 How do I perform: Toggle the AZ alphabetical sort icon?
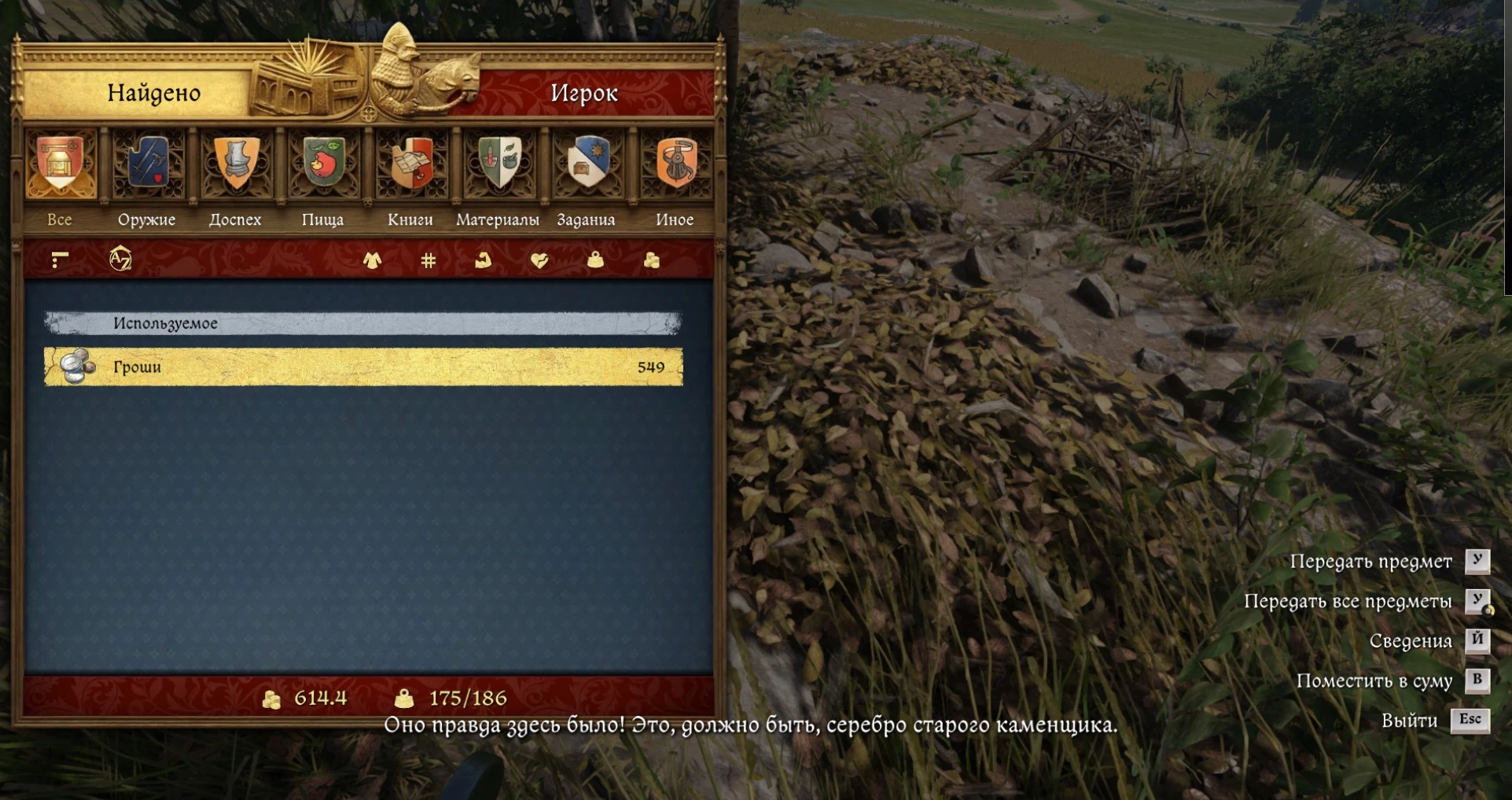120,259
